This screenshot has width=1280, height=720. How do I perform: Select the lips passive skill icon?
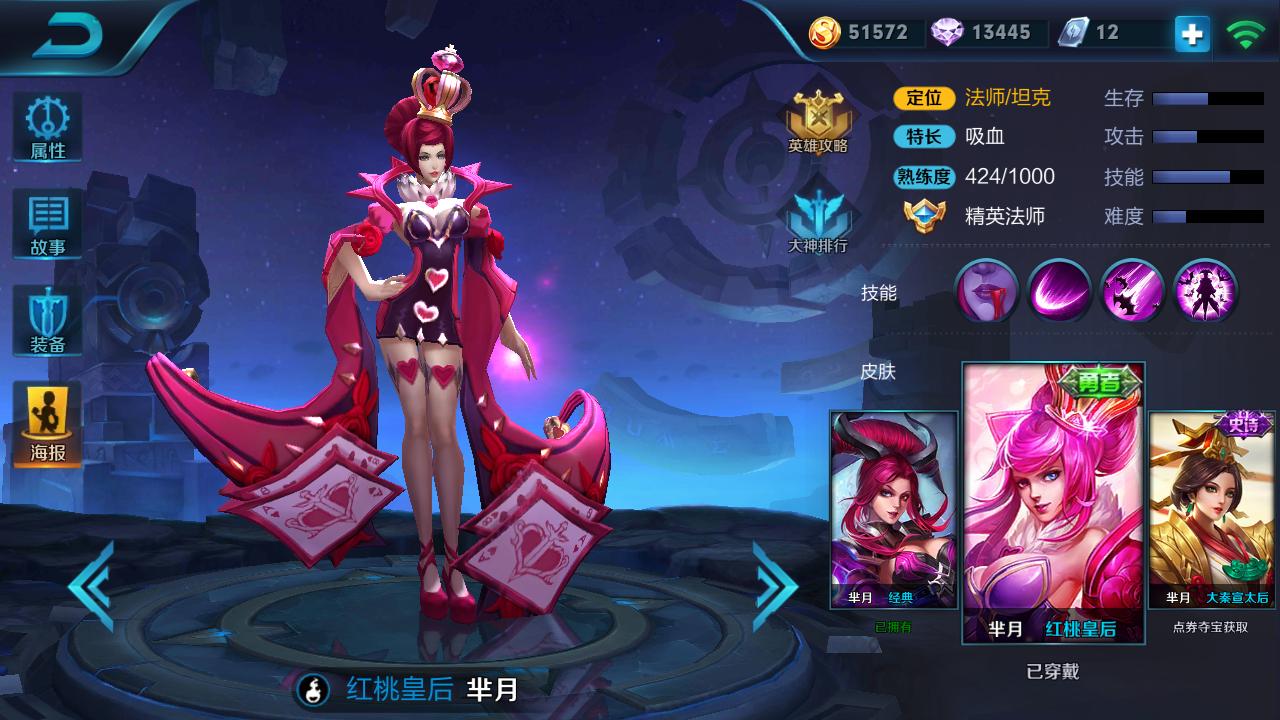(x=986, y=292)
